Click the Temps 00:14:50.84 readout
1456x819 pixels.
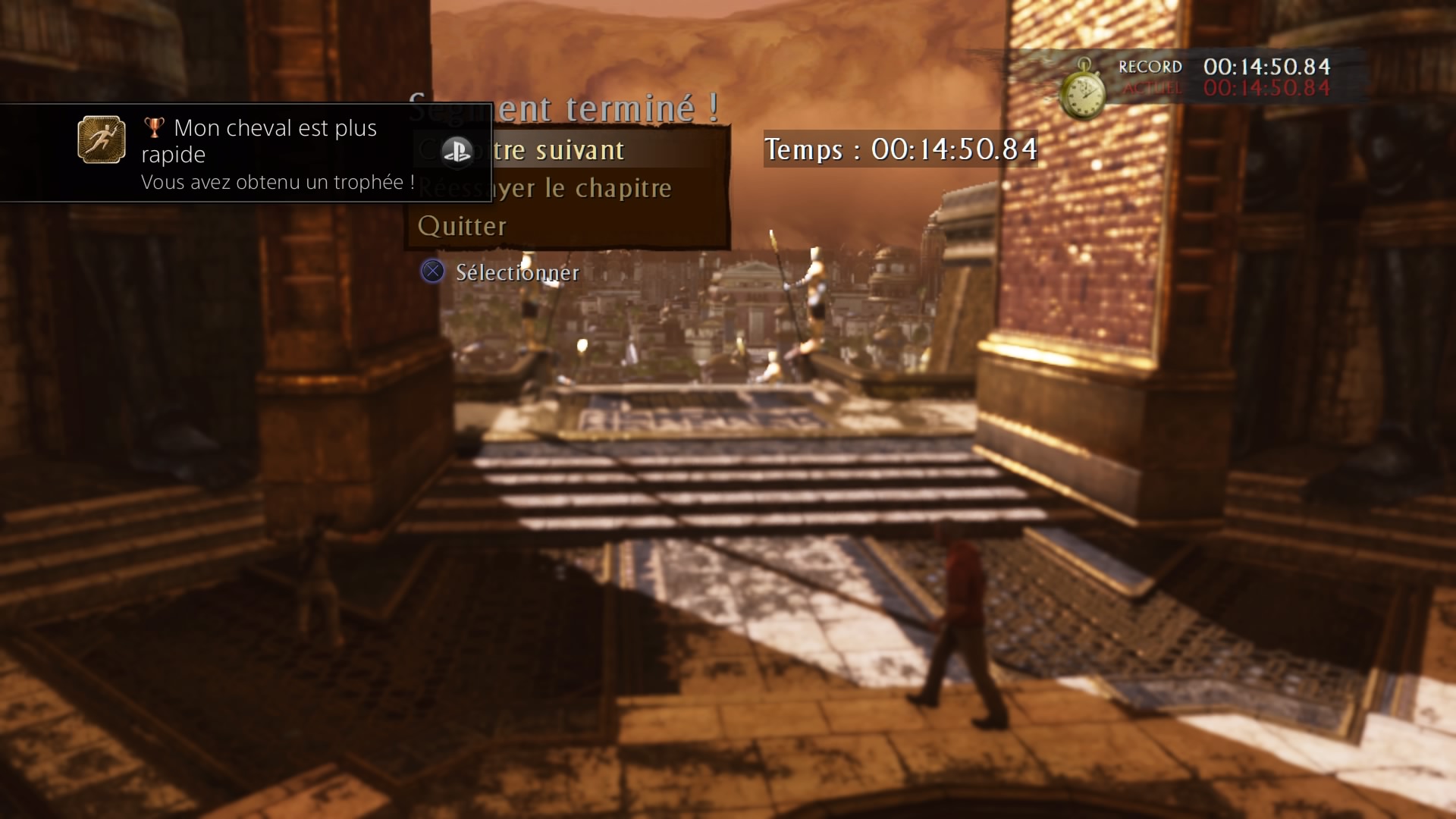click(901, 150)
